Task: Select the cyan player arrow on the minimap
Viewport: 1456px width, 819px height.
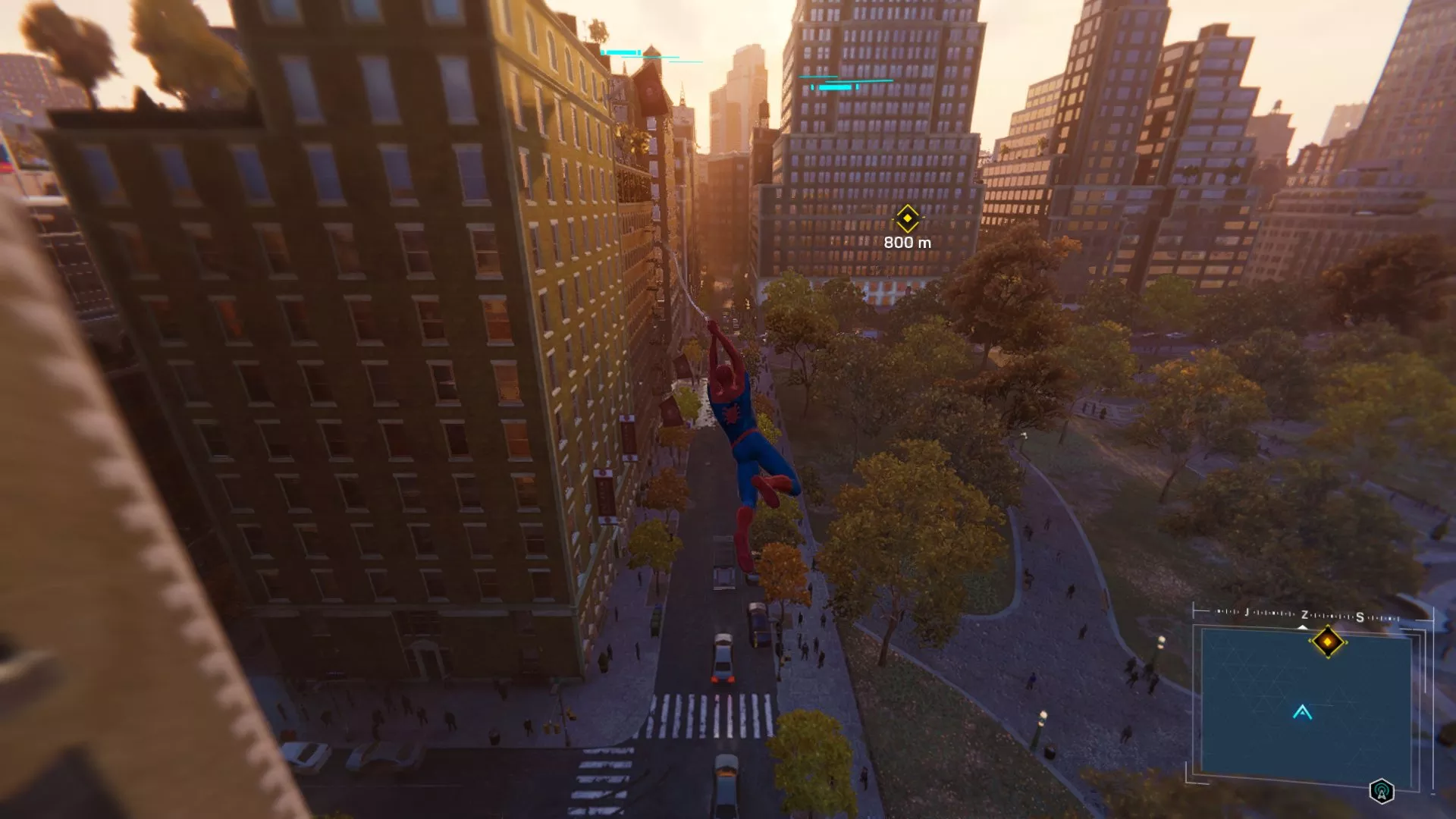Action: [x=1302, y=713]
